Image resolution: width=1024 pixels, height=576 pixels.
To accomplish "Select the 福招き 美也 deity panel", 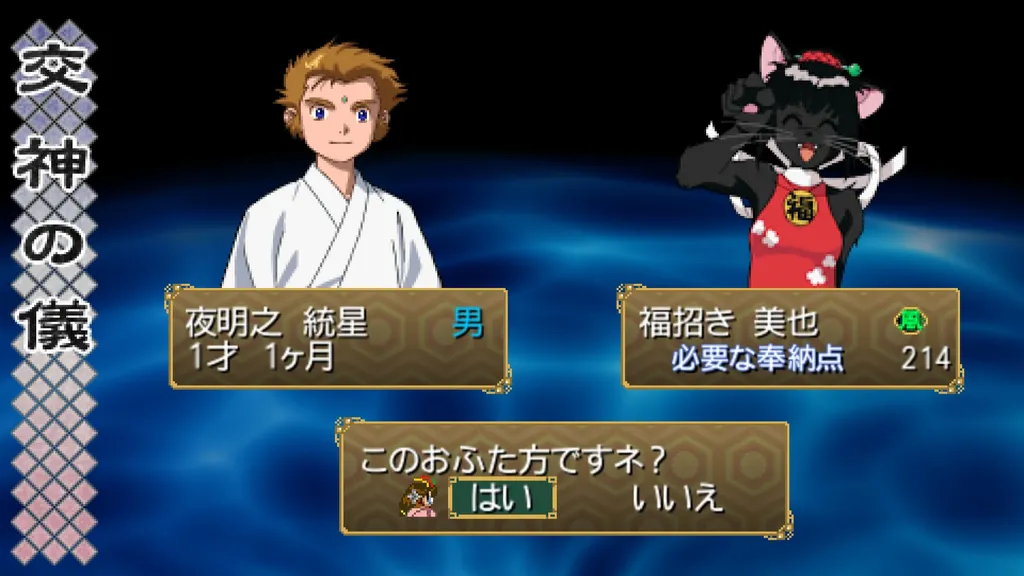I will 790,339.
